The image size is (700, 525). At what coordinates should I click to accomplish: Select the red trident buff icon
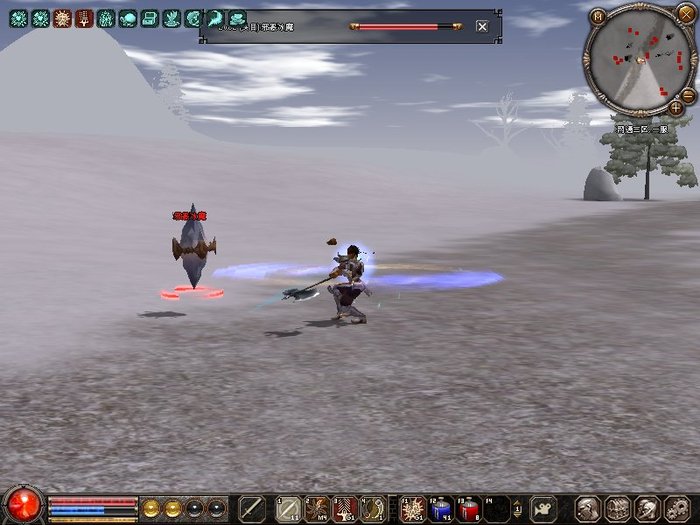point(84,18)
